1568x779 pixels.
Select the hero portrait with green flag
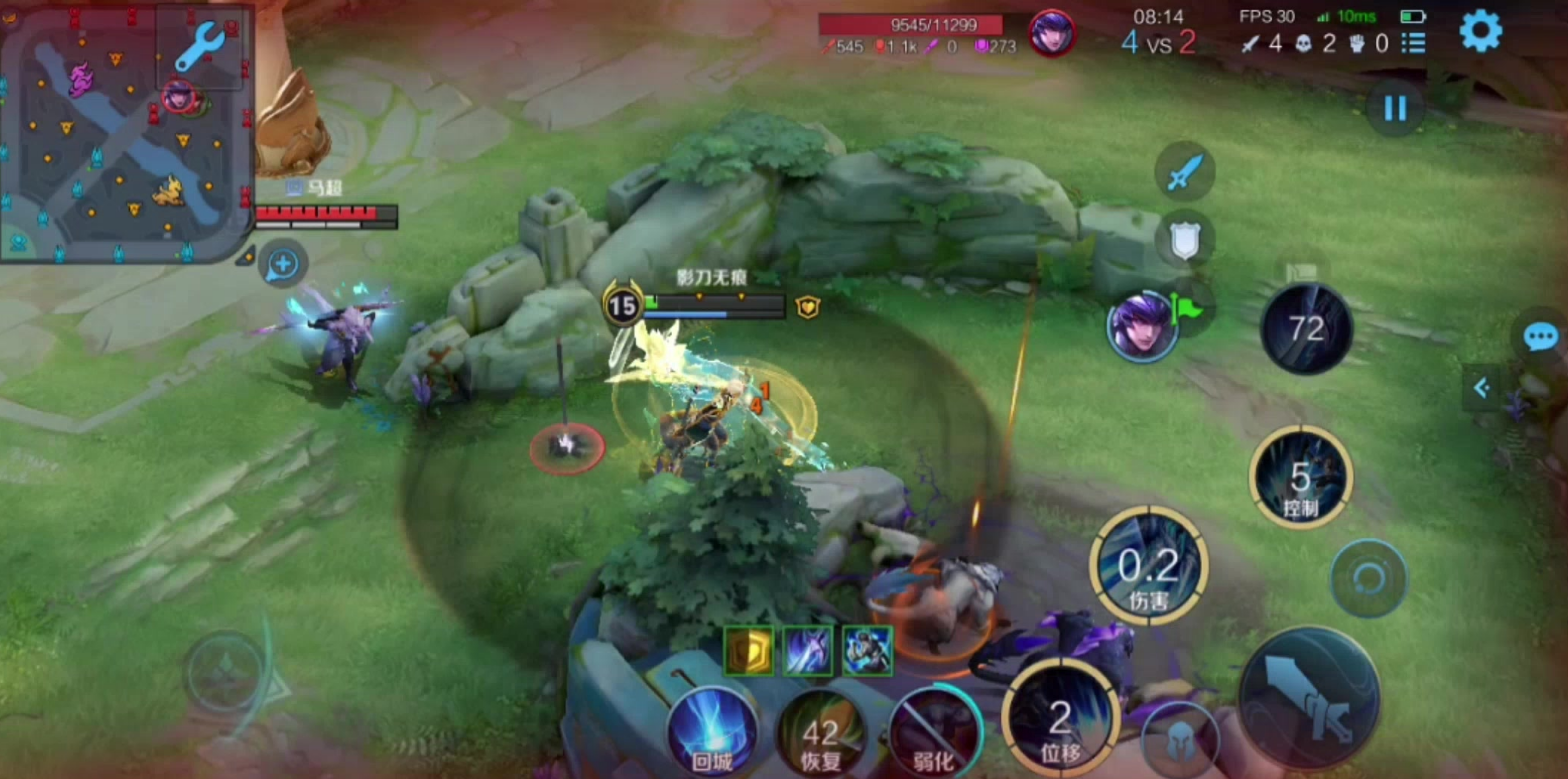(x=1142, y=325)
